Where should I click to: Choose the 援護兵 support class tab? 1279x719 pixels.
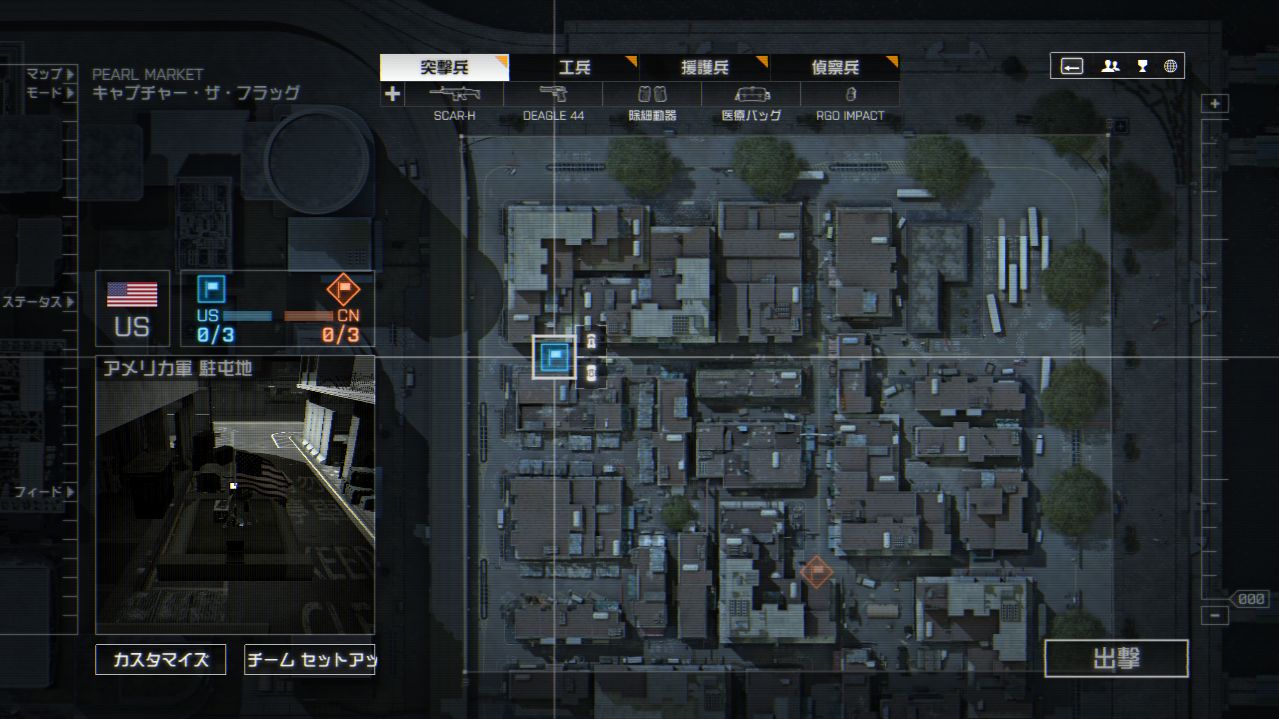click(x=705, y=68)
